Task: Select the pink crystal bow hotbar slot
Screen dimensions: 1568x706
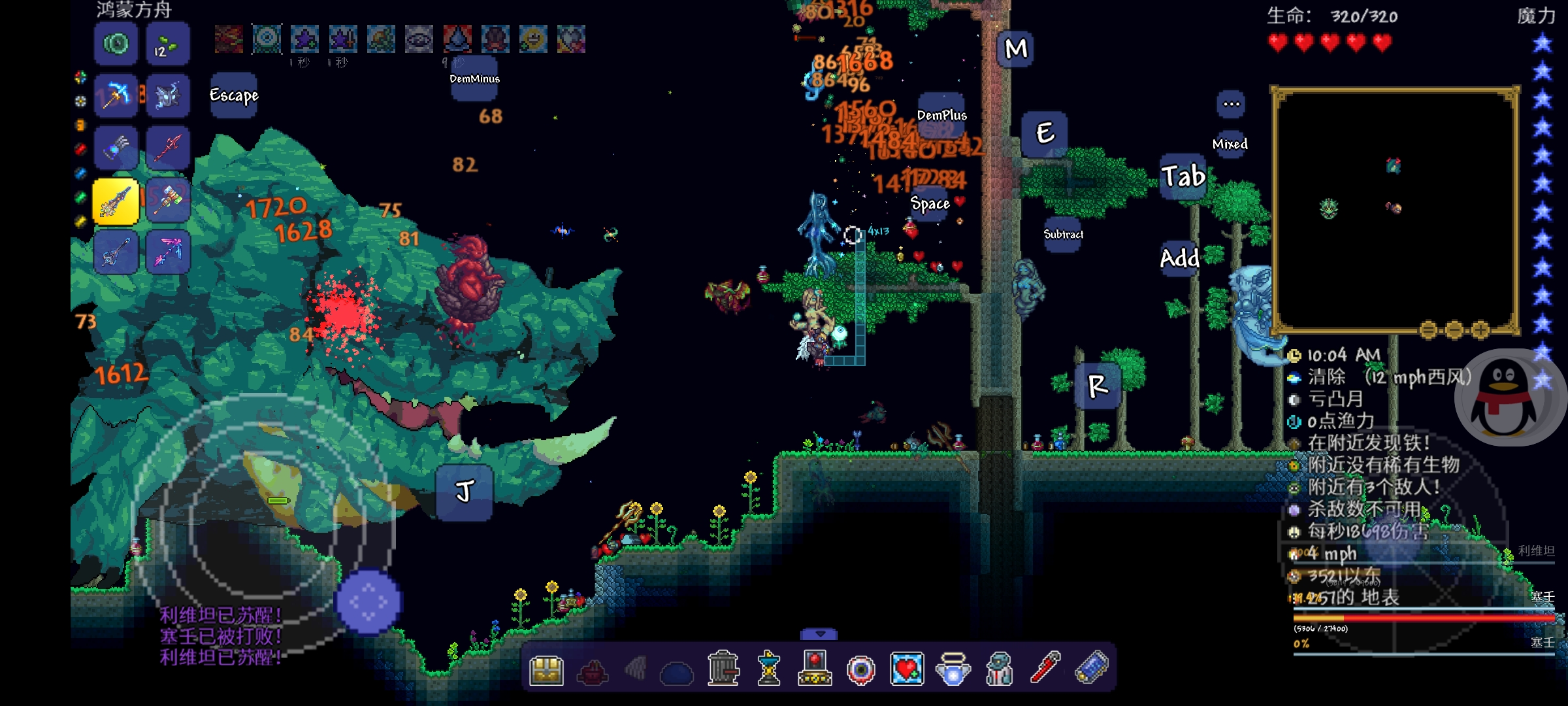Action: (x=168, y=252)
